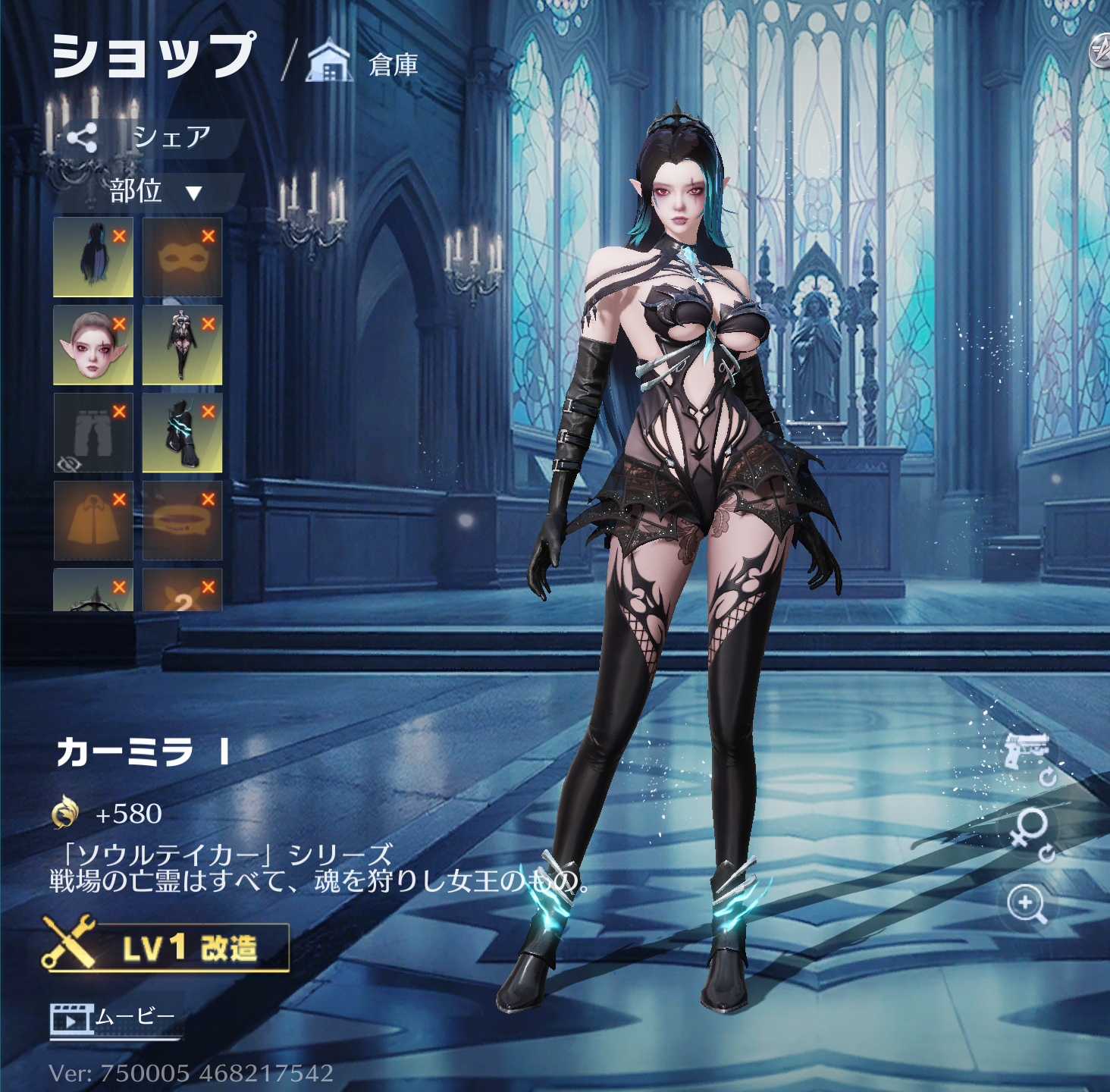Select the orange cape slot
The width and height of the screenshot is (1110, 1092).
pyautogui.click(x=92, y=521)
